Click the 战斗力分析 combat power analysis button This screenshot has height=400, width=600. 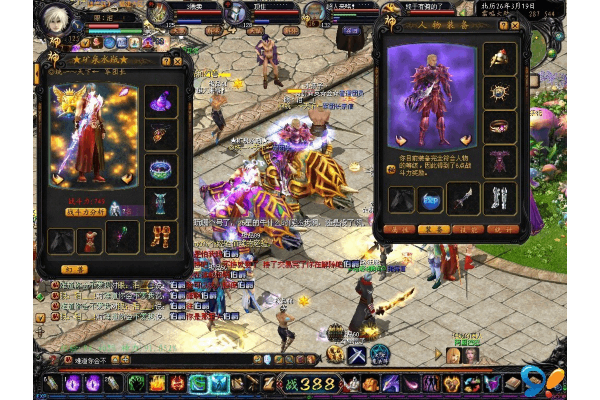pyautogui.click(x=85, y=212)
